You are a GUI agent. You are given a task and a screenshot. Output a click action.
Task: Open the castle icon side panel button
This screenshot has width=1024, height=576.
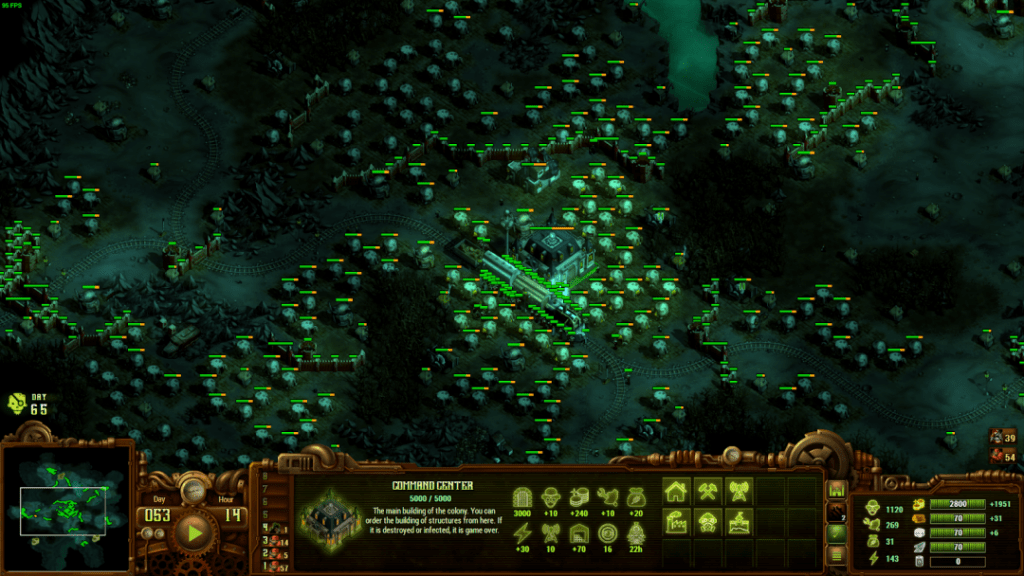836,490
